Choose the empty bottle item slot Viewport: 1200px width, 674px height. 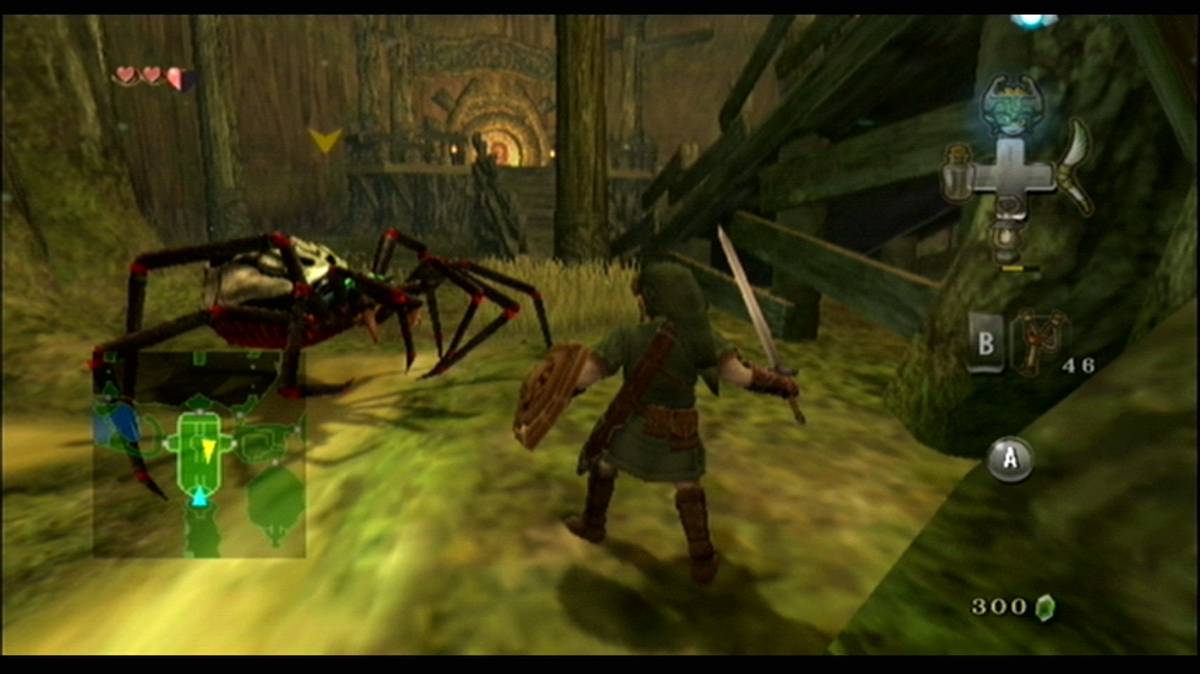coord(957,177)
